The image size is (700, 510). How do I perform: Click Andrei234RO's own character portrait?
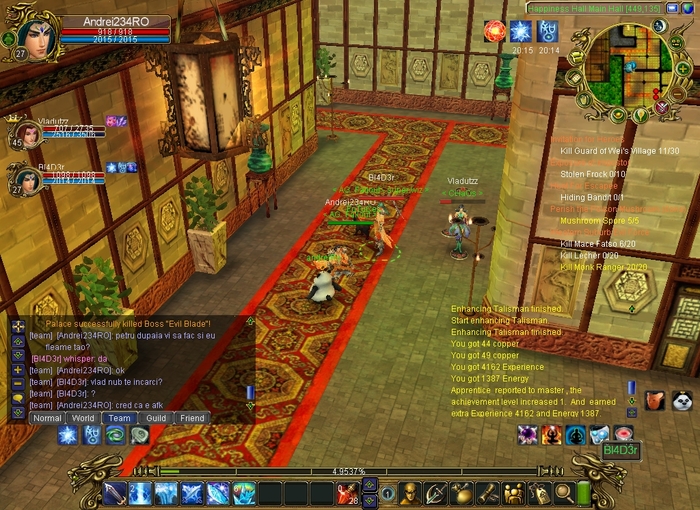(x=33, y=35)
